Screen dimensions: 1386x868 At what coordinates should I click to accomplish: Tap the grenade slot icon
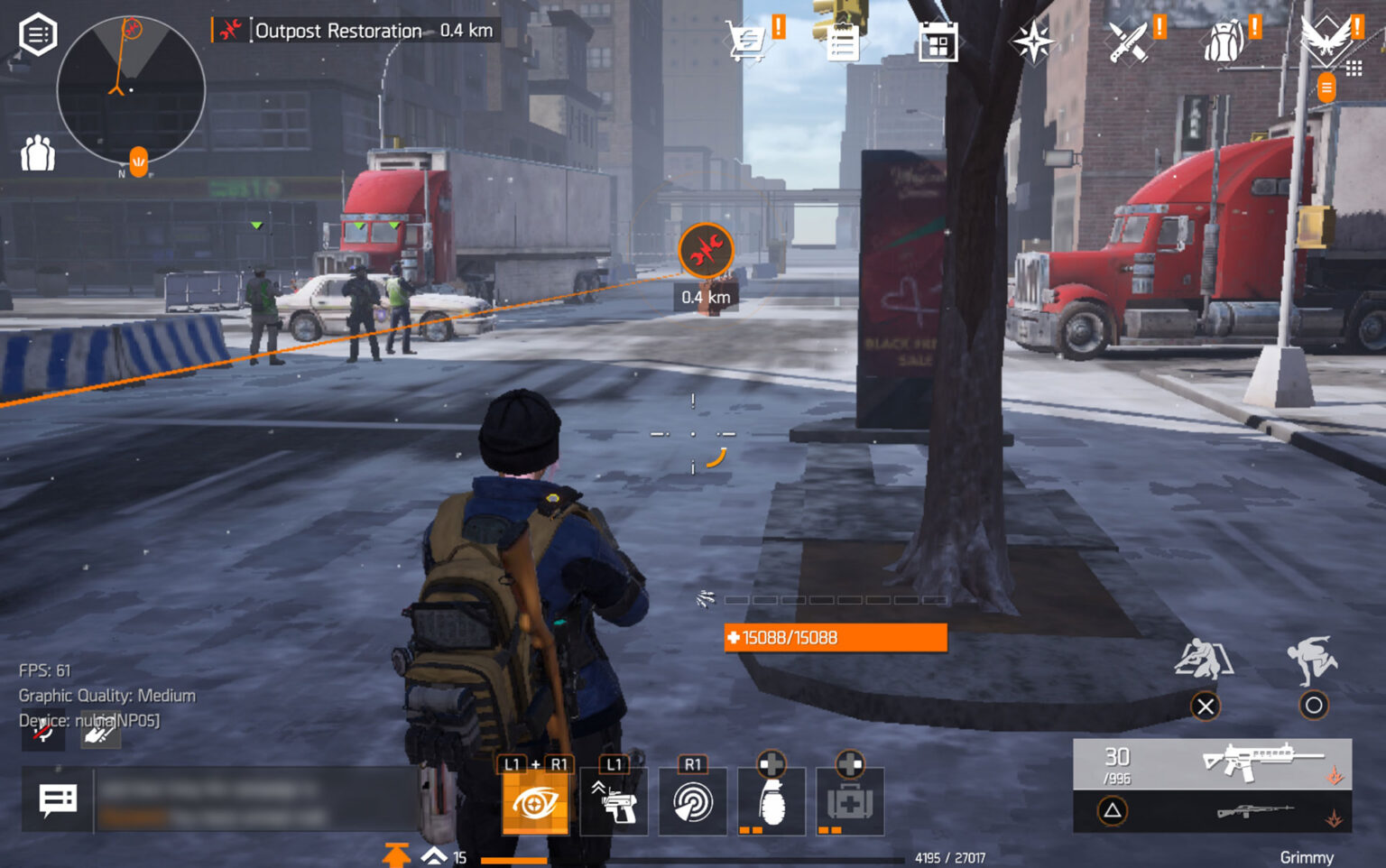(772, 802)
